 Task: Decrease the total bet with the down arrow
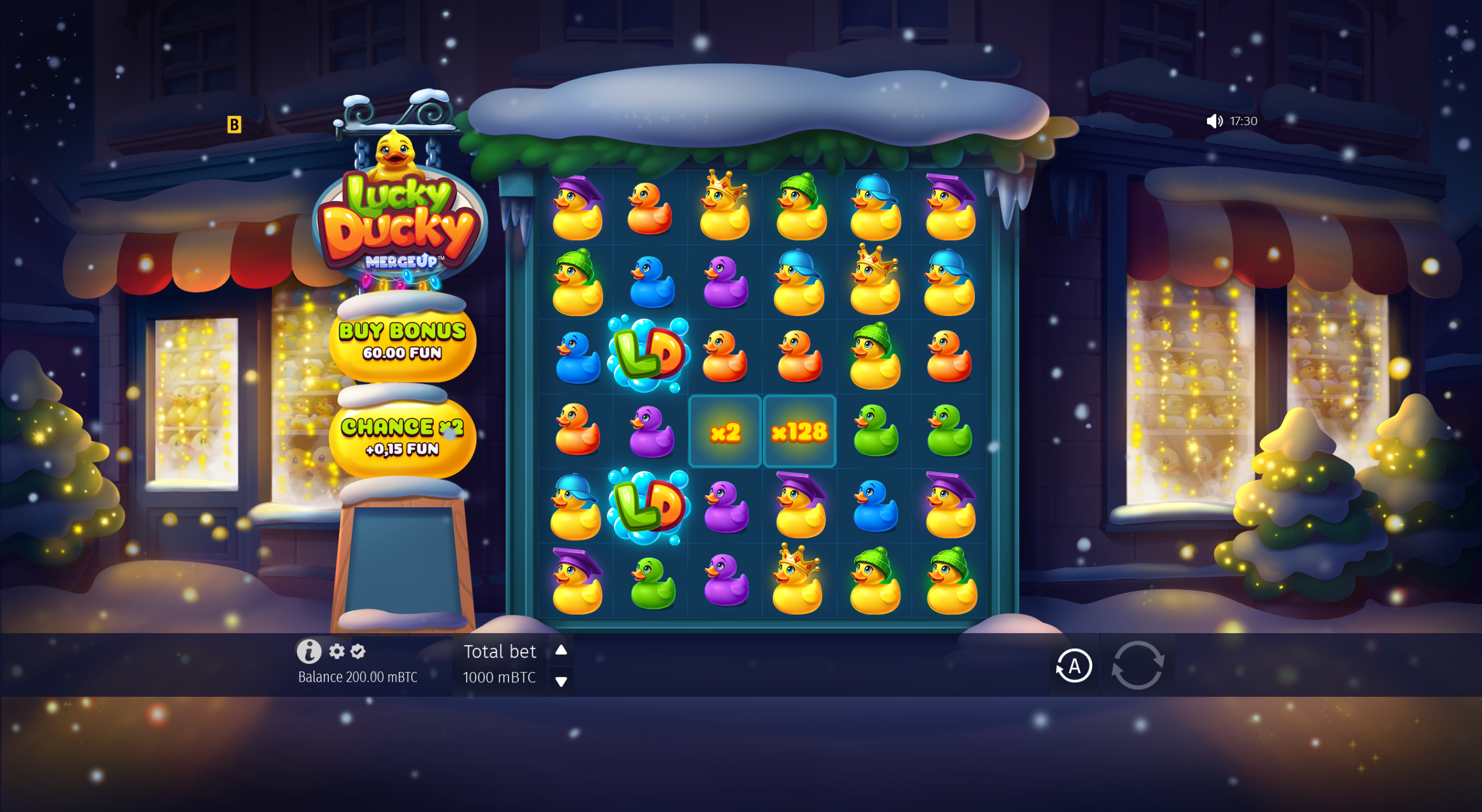click(560, 682)
